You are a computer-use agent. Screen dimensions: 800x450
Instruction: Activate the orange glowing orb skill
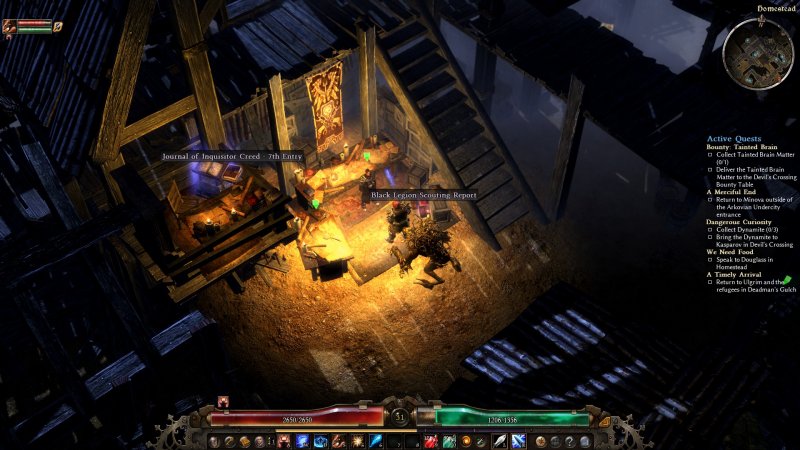pyautogui.click(x=466, y=441)
